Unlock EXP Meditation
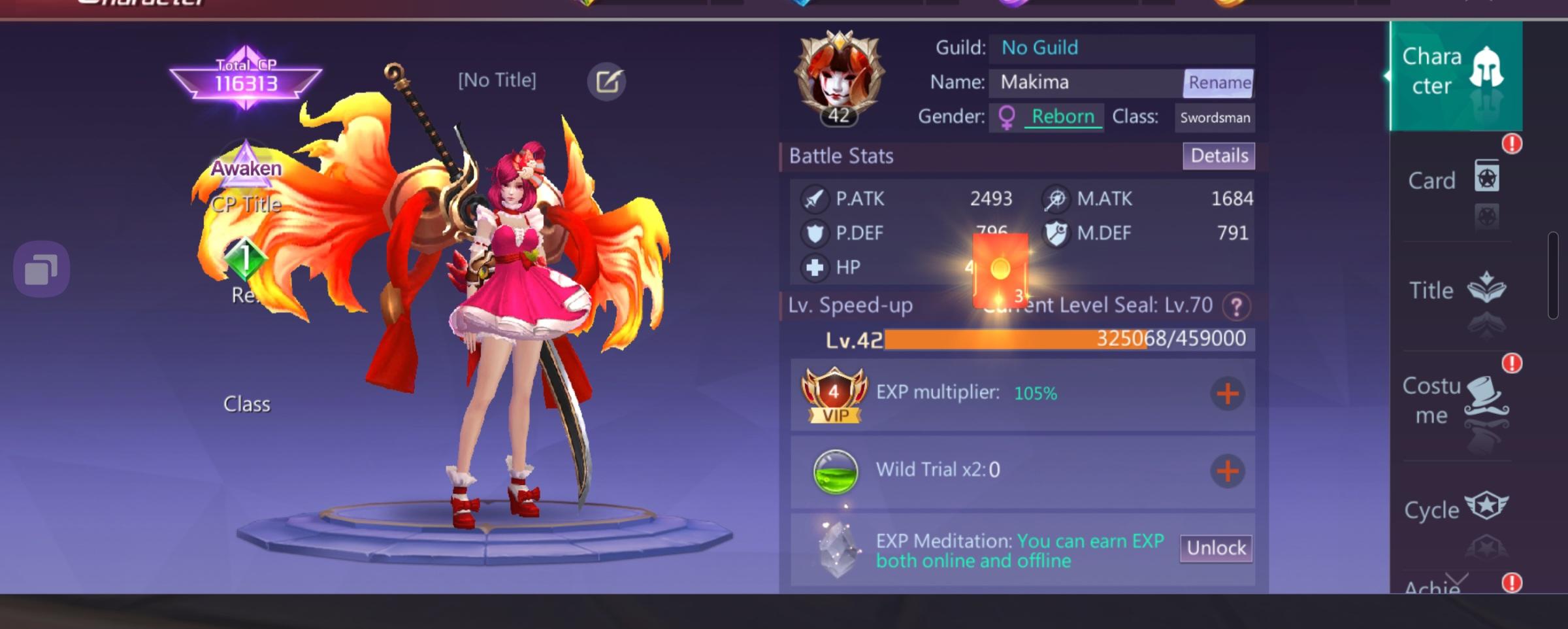This screenshot has height=629, width=1568. [1216, 549]
